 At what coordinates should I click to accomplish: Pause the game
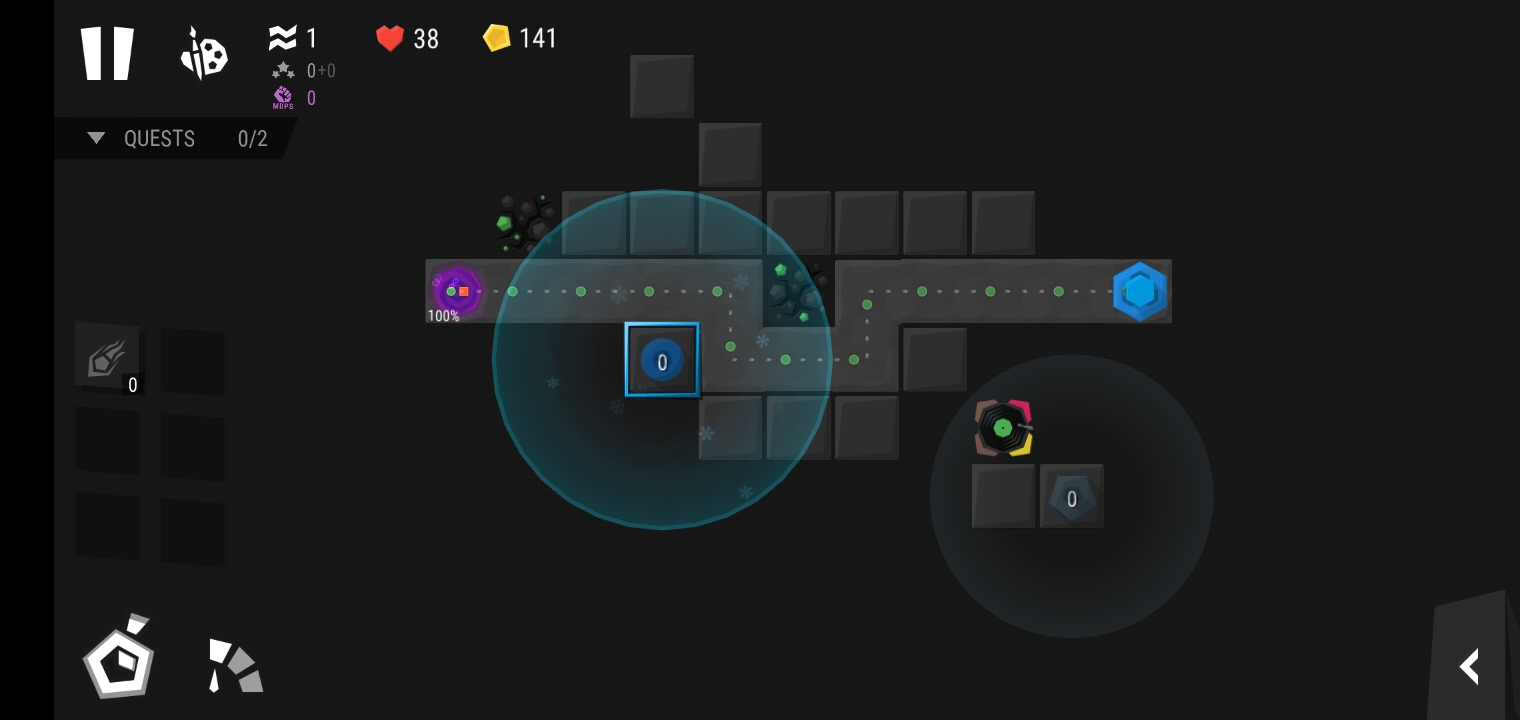[107, 53]
